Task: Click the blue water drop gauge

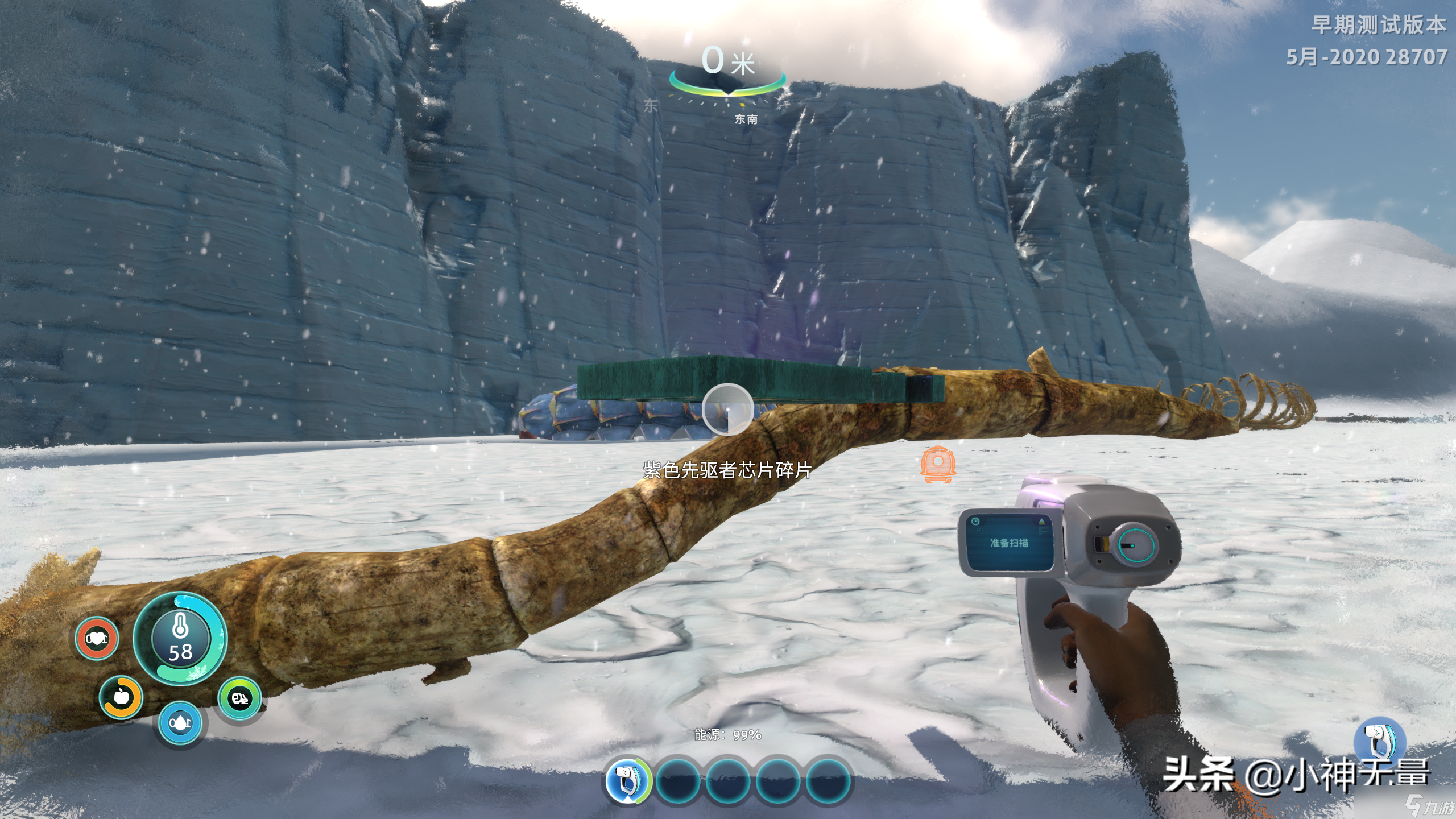Action: click(x=180, y=723)
